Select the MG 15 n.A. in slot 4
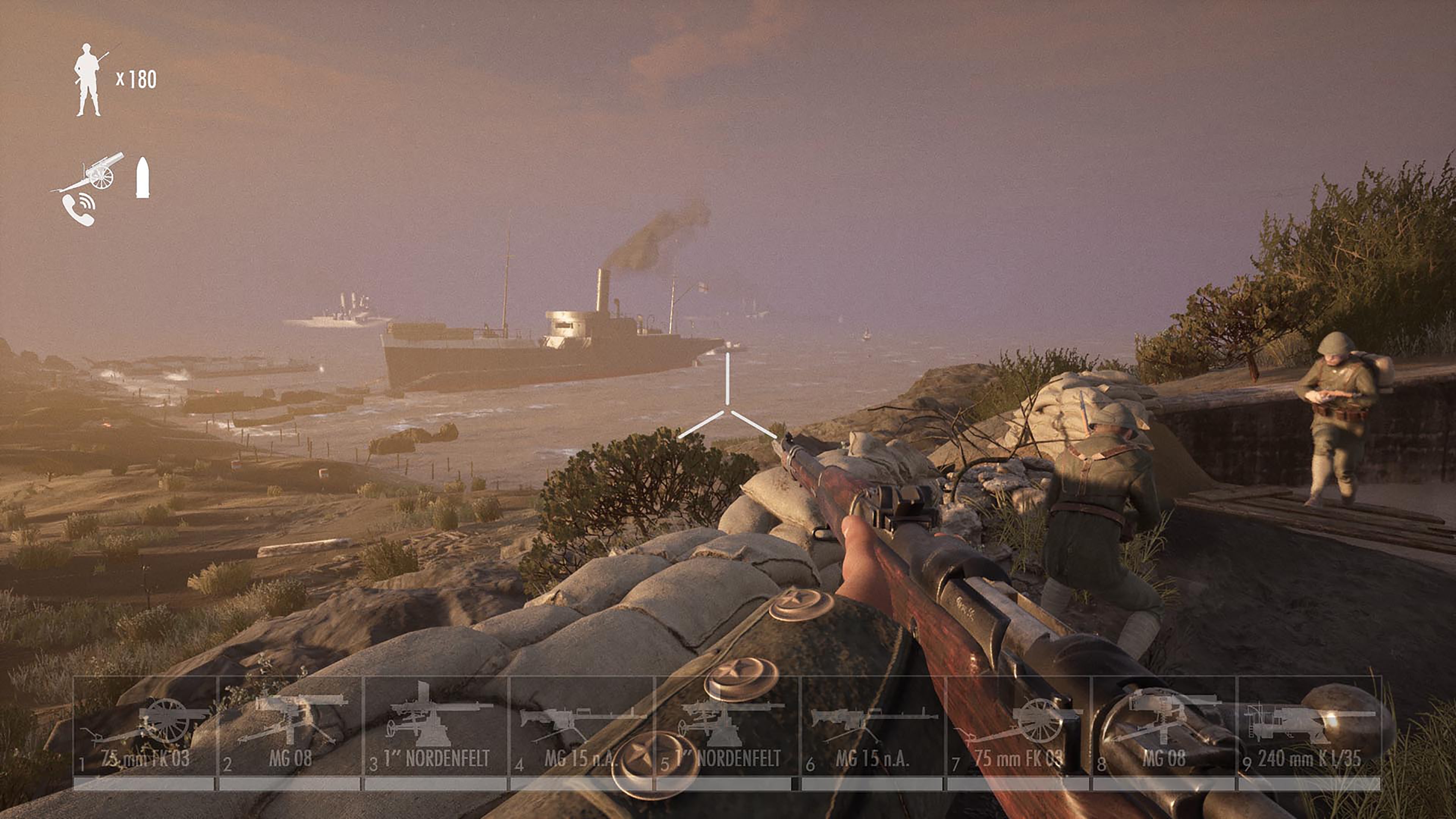 [582, 735]
